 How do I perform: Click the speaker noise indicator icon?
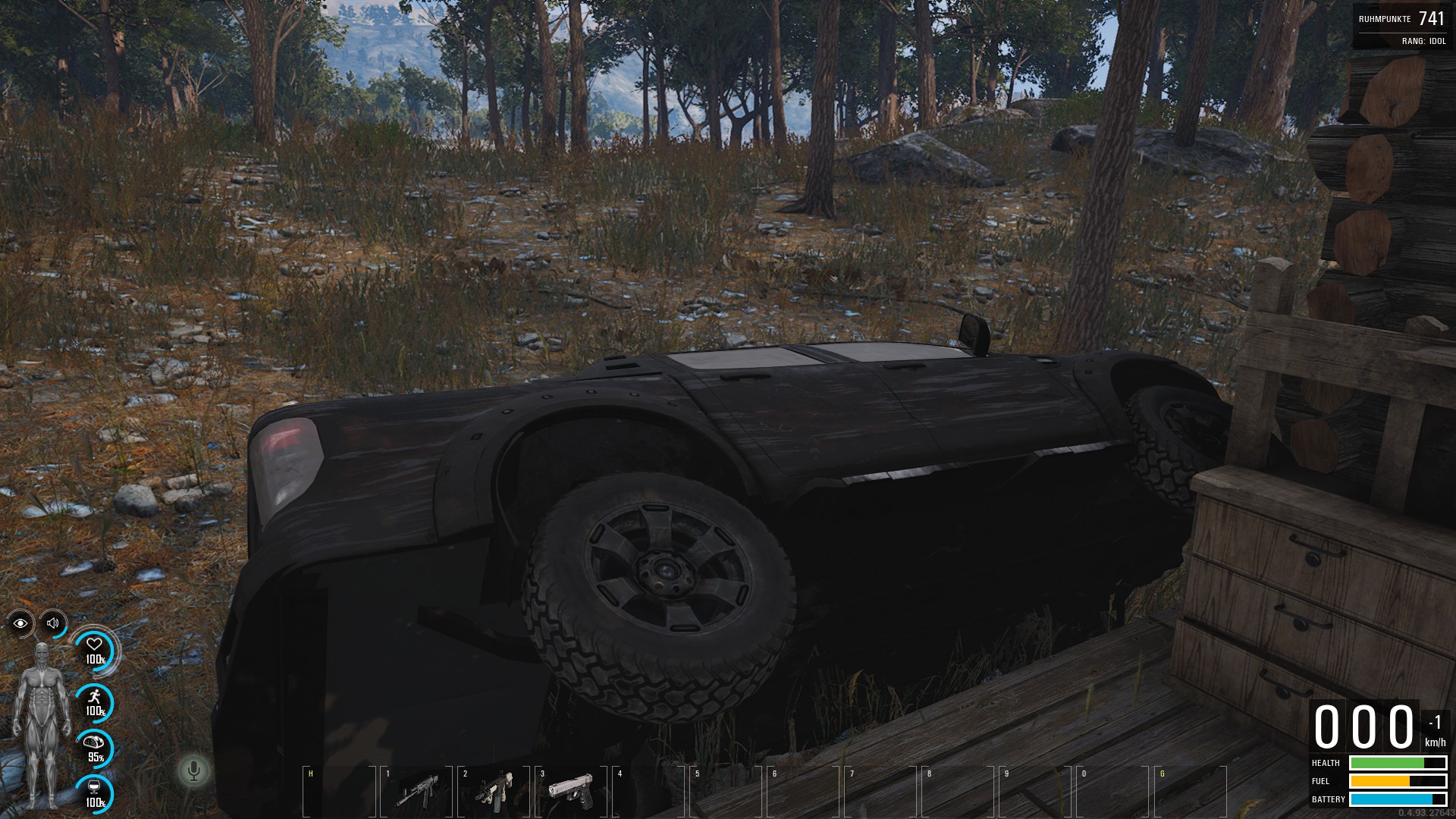(x=53, y=623)
